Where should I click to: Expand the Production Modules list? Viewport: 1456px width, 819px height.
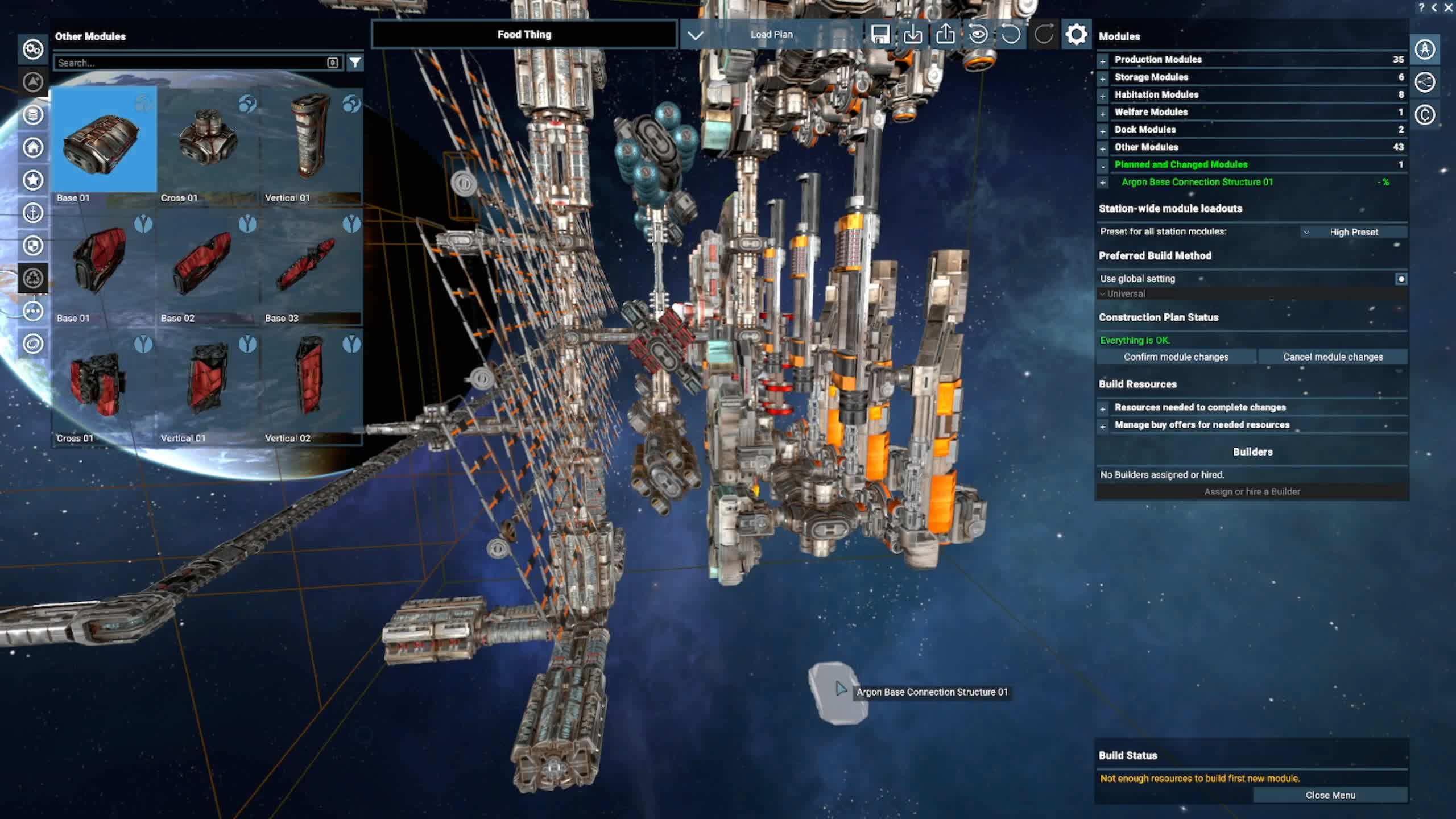click(1103, 60)
